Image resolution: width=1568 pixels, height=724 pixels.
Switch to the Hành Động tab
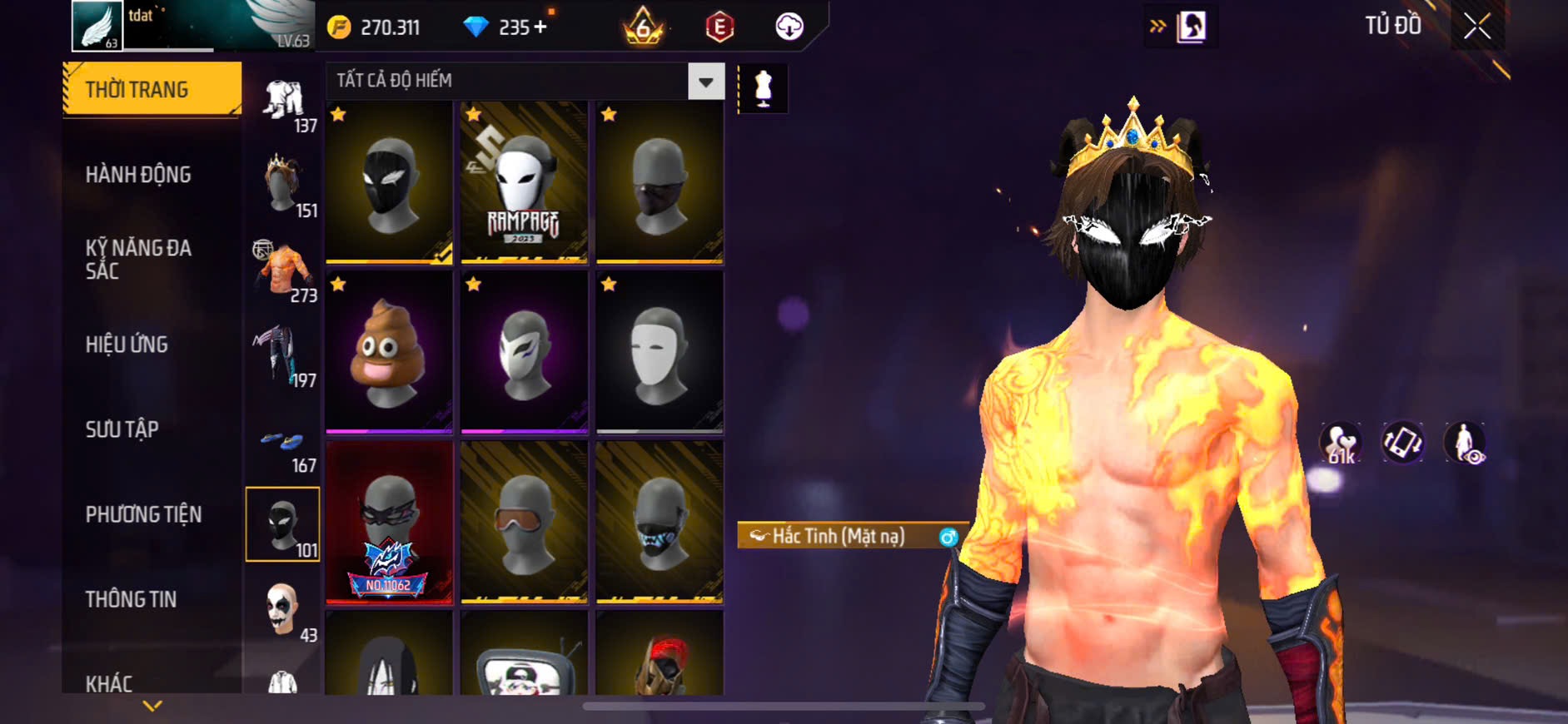(x=138, y=175)
